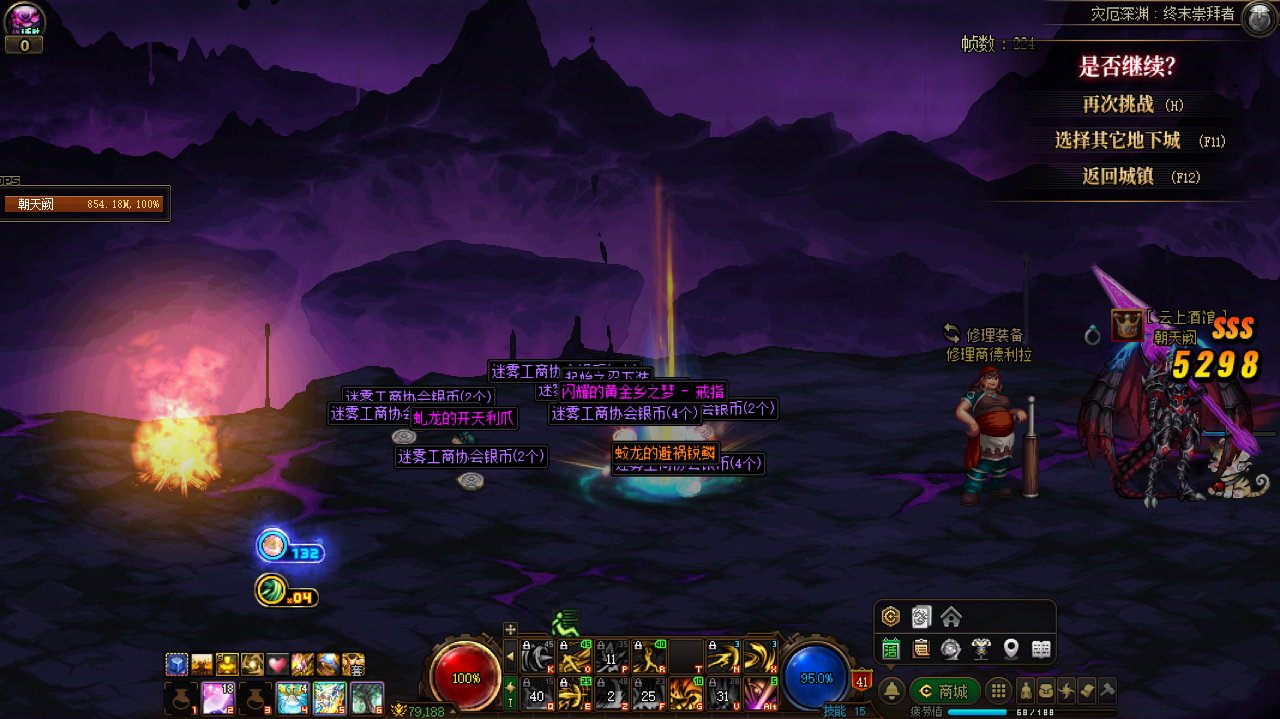Open the backpack inventory icon
Viewport: 1280px width, 719px height.
point(1045,691)
